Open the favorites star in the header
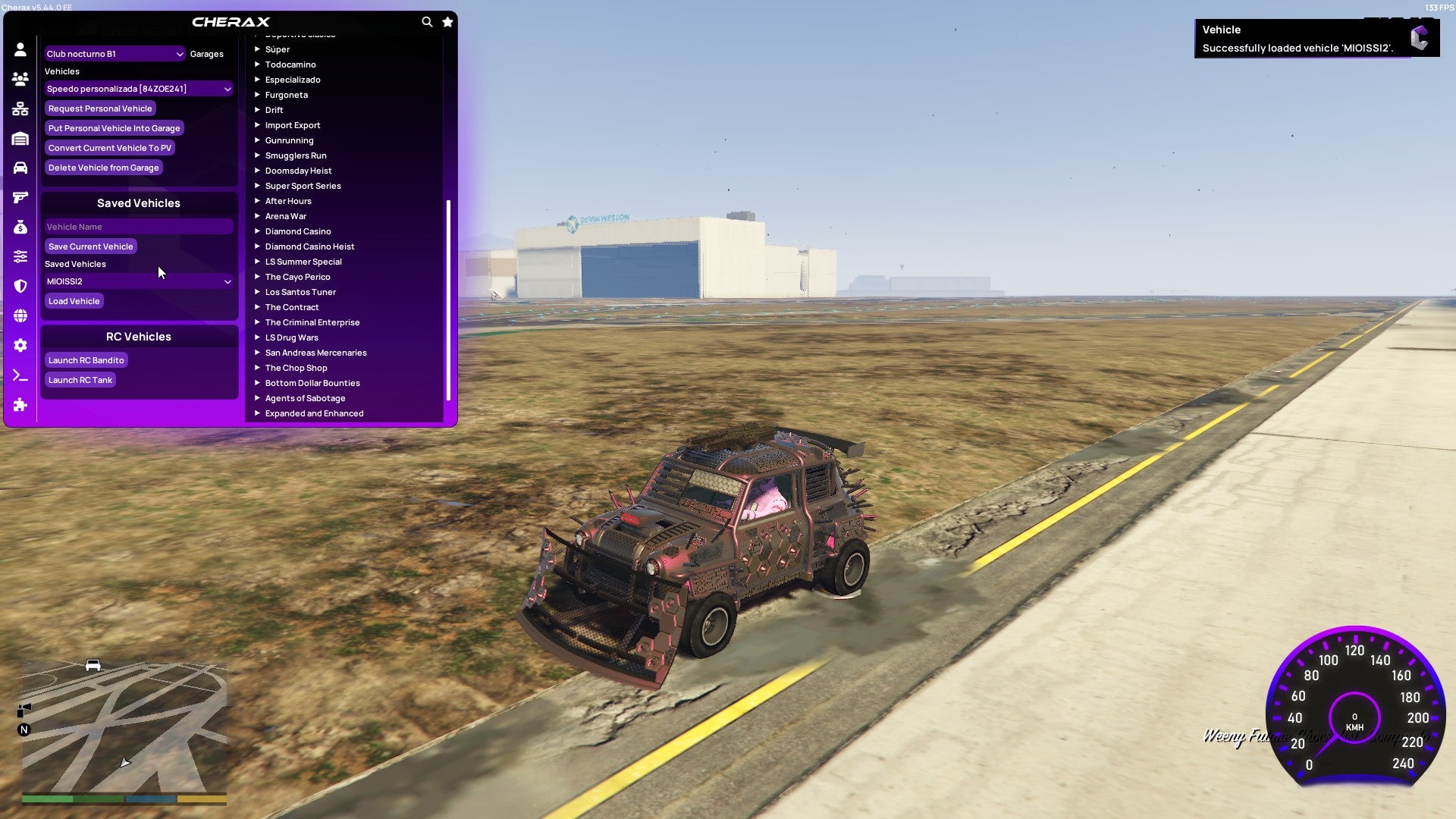 (x=447, y=22)
